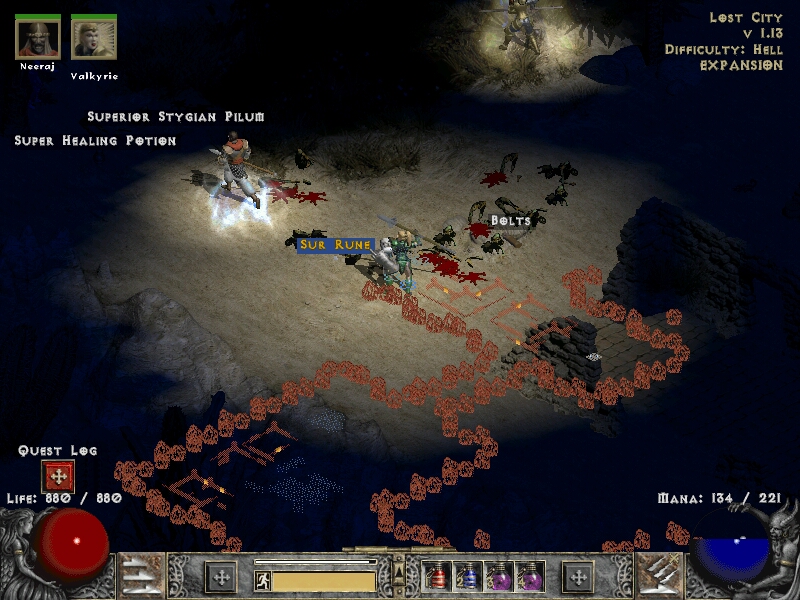800x600 pixels.
Task: Pick up the Sur Rune label
Action: click(x=335, y=245)
